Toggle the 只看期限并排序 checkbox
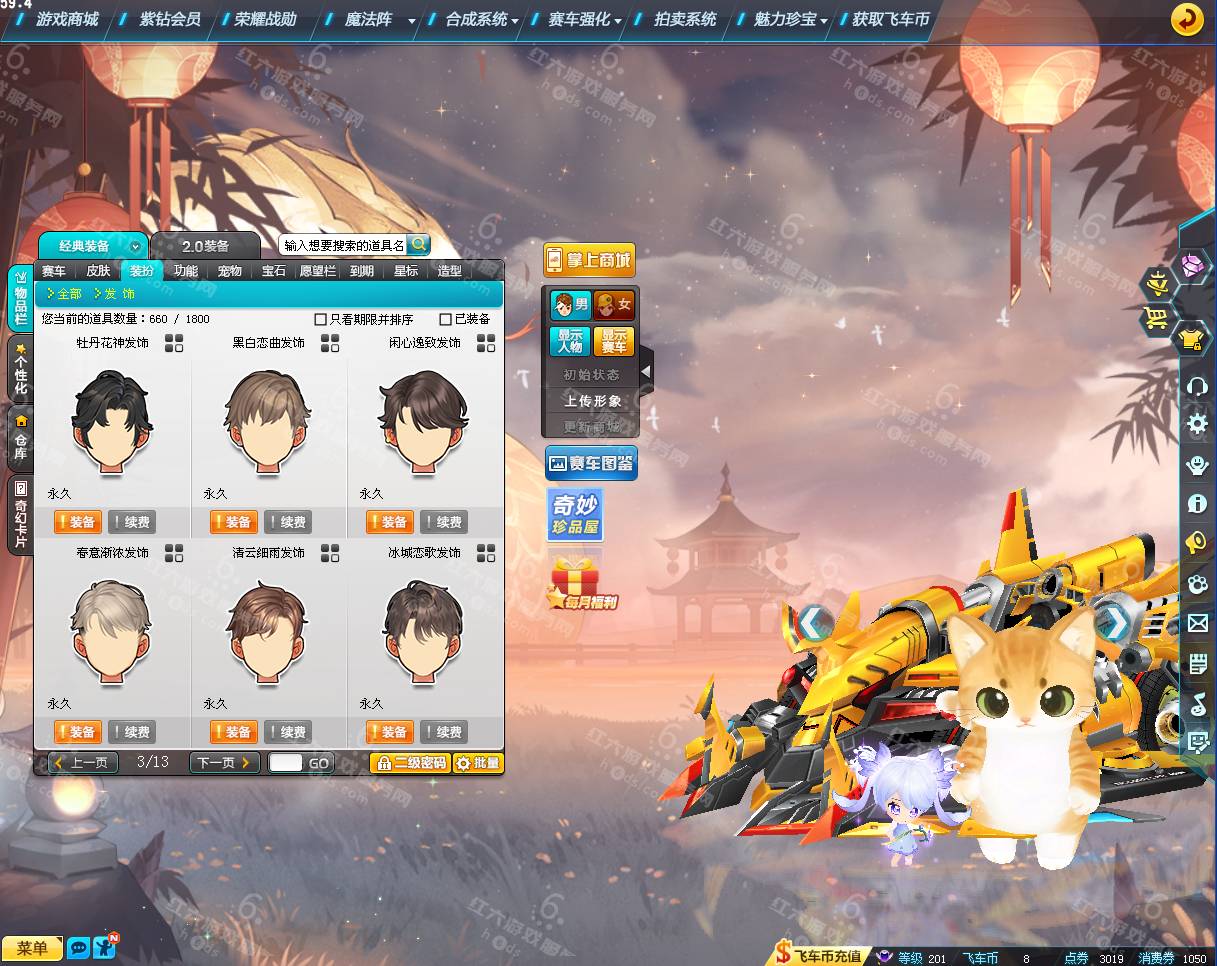1217x966 pixels. pyautogui.click(x=321, y=320)
